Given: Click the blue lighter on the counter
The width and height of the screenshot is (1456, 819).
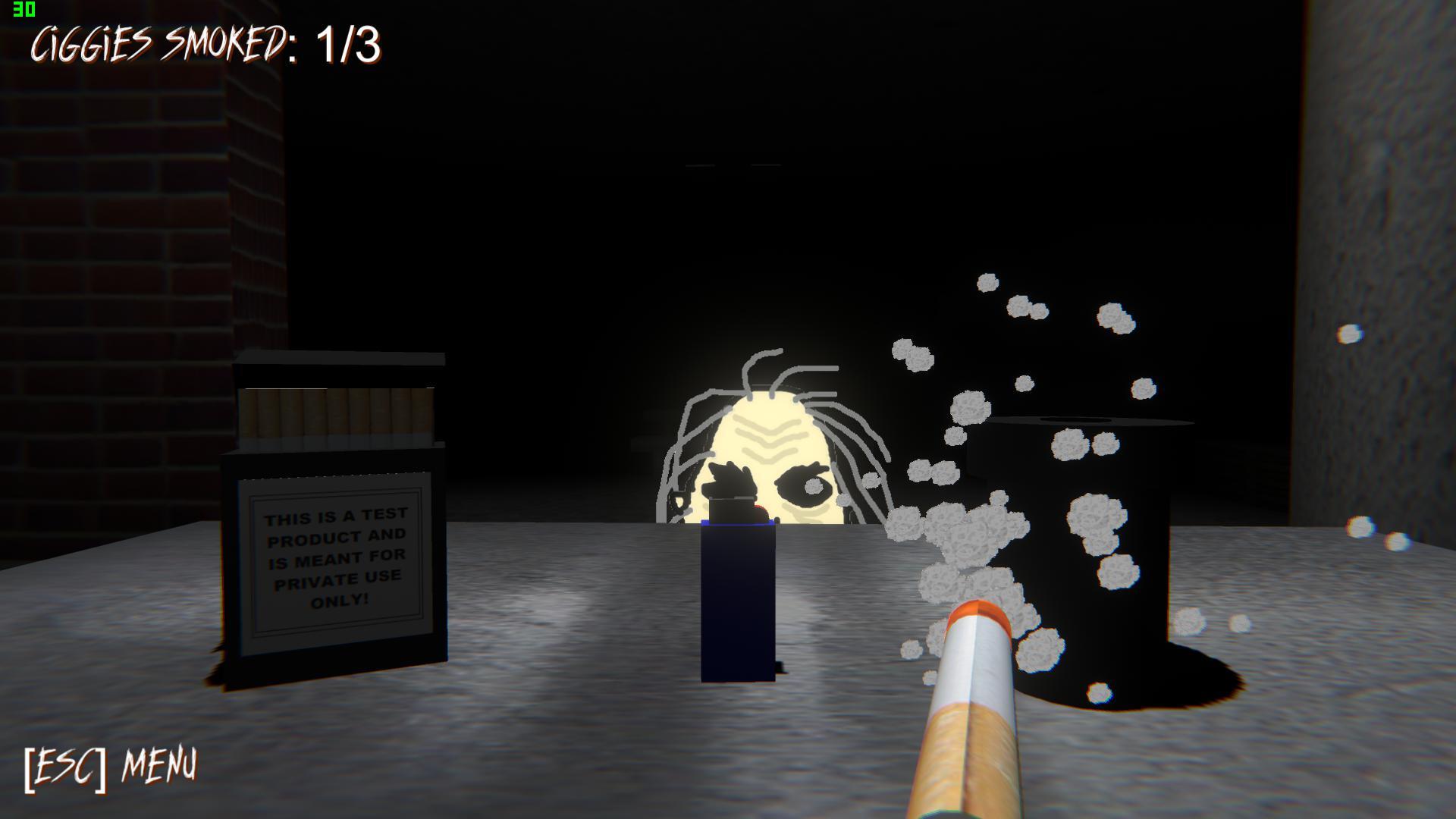Looking at the screenshot, I should pos(736,599).
